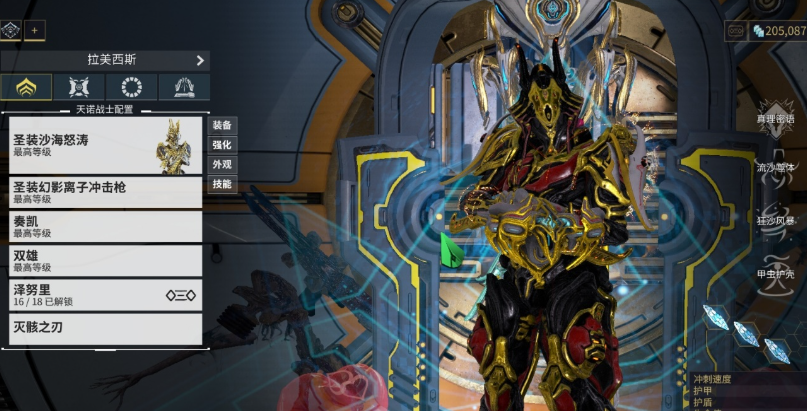This screenshot has width=807, height=411.
Task: Open the 灭骸之刃 slot
Action: [105, 327]
